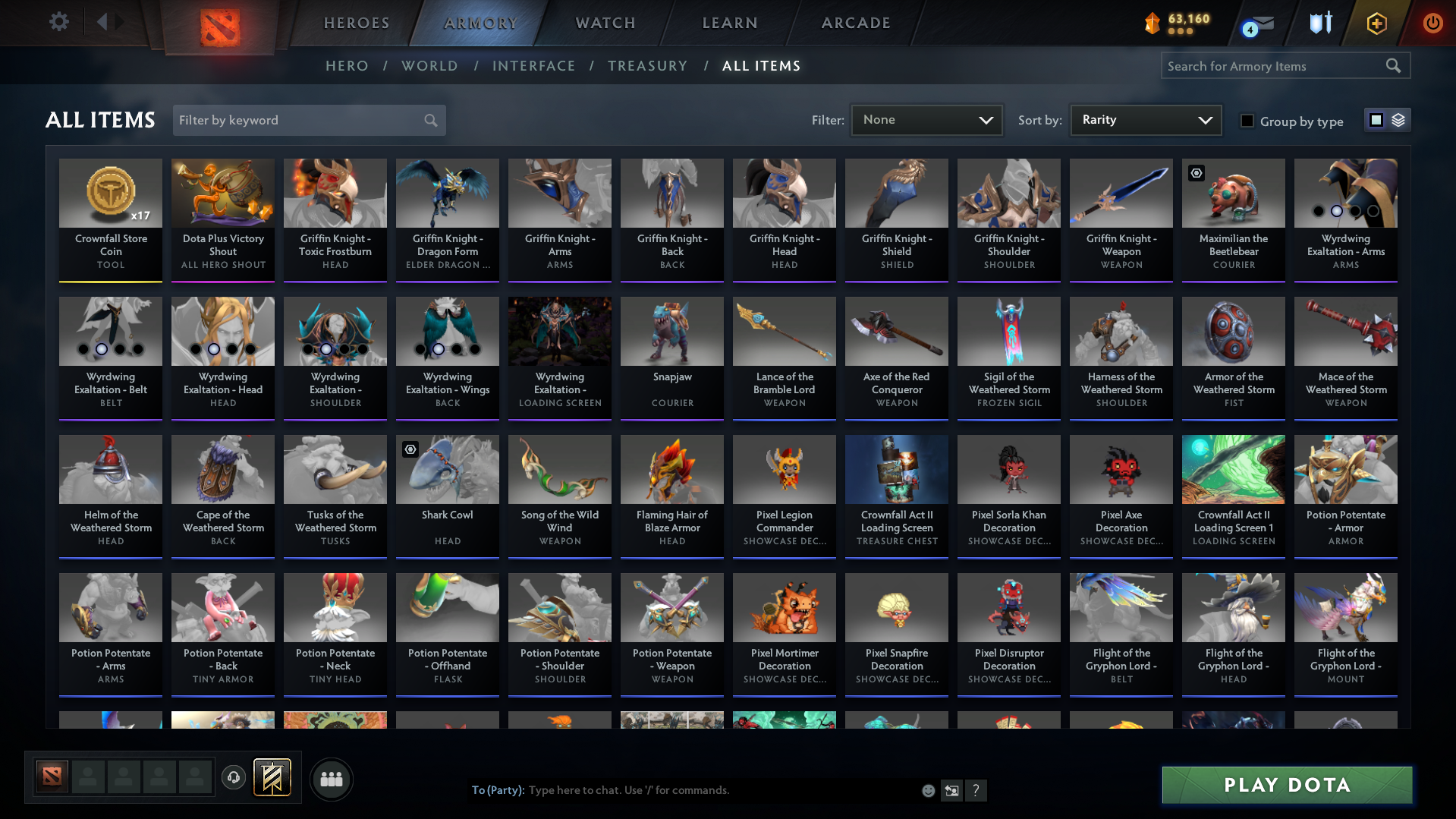This screenshot has width=1456, height=819.
Task: Open the Watch tab
Action: point(604,23)
